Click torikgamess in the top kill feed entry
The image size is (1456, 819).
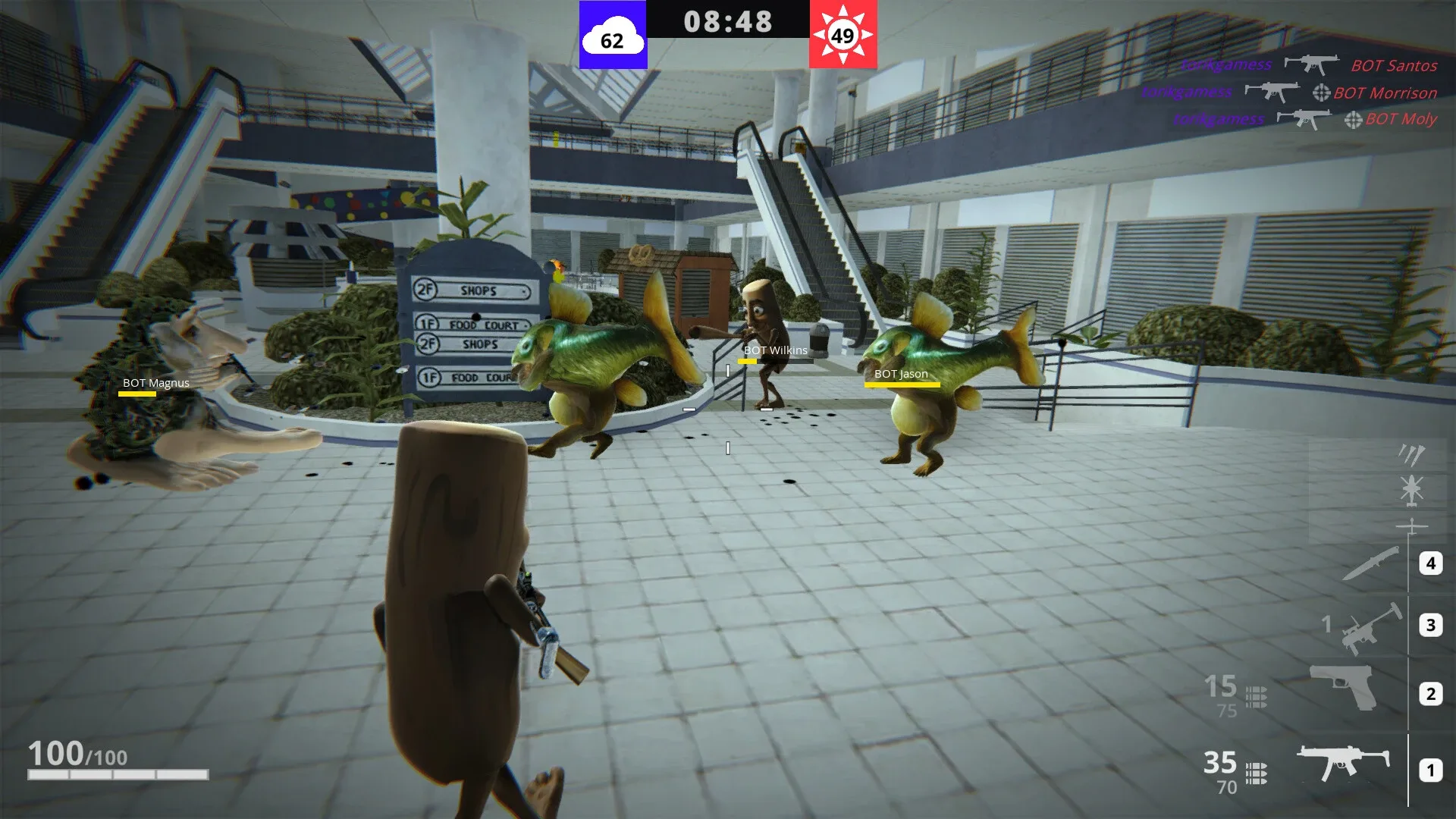[1226, 64]
